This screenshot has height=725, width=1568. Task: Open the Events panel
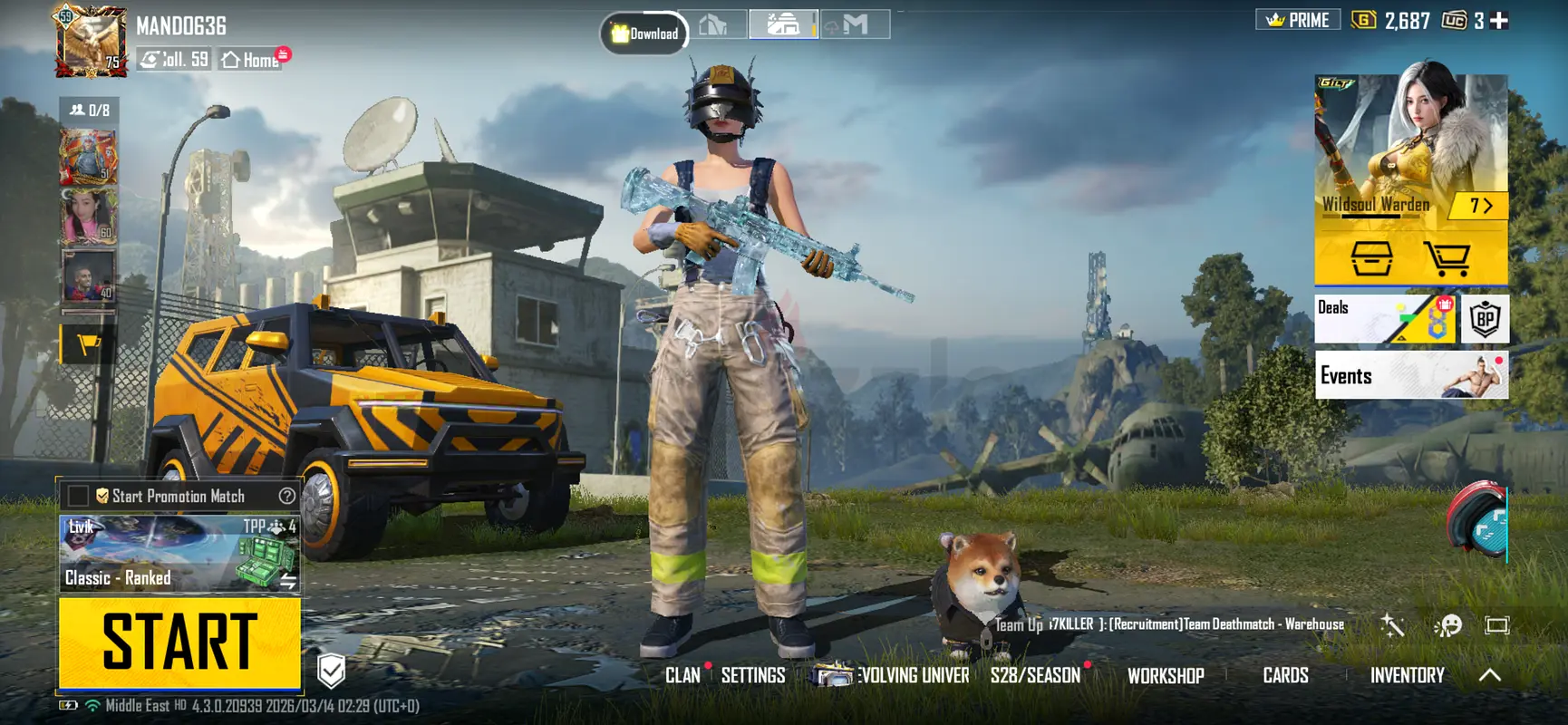click(1411, 375)
